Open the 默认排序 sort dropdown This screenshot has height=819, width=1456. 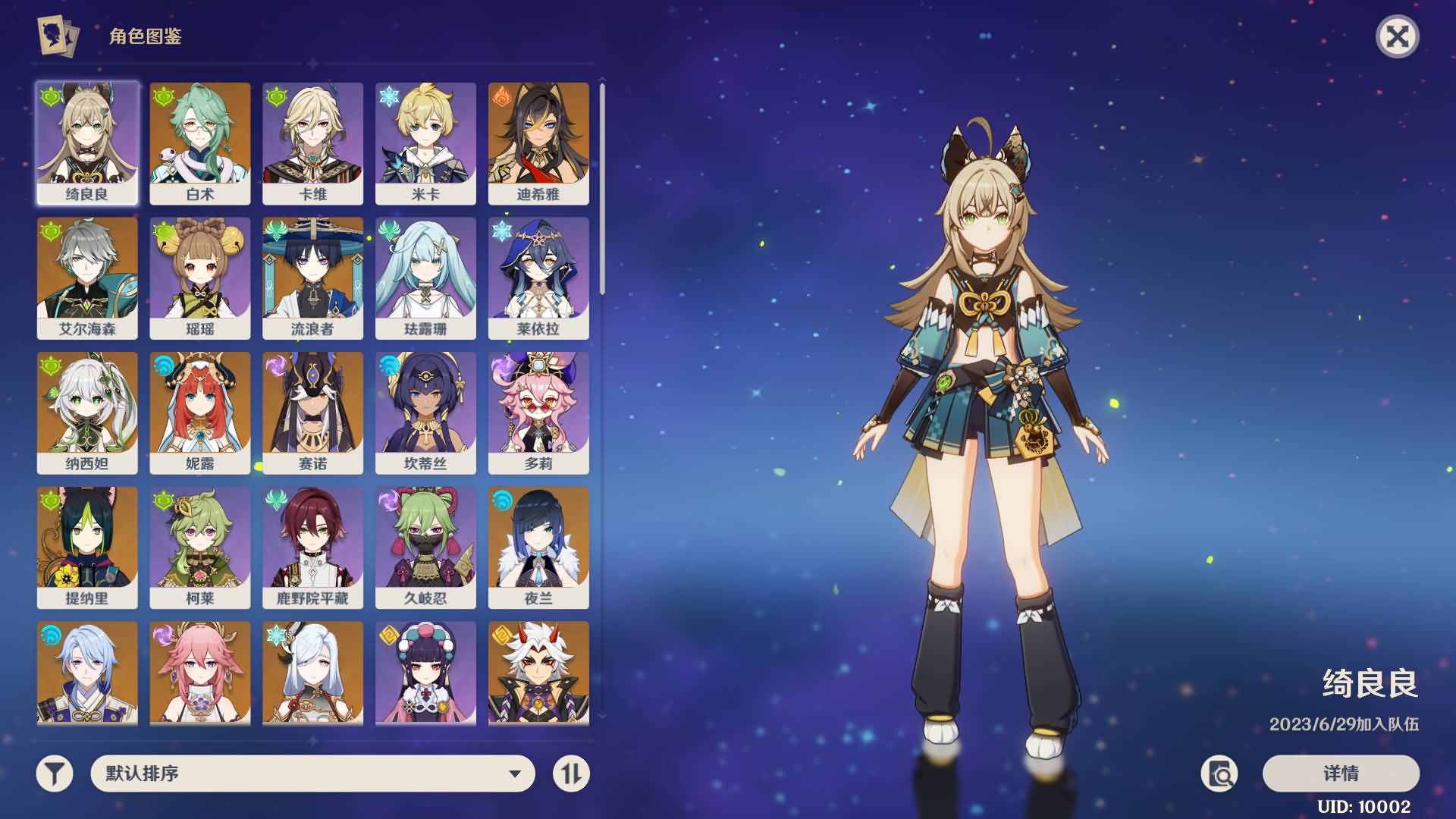coord(312,773)
